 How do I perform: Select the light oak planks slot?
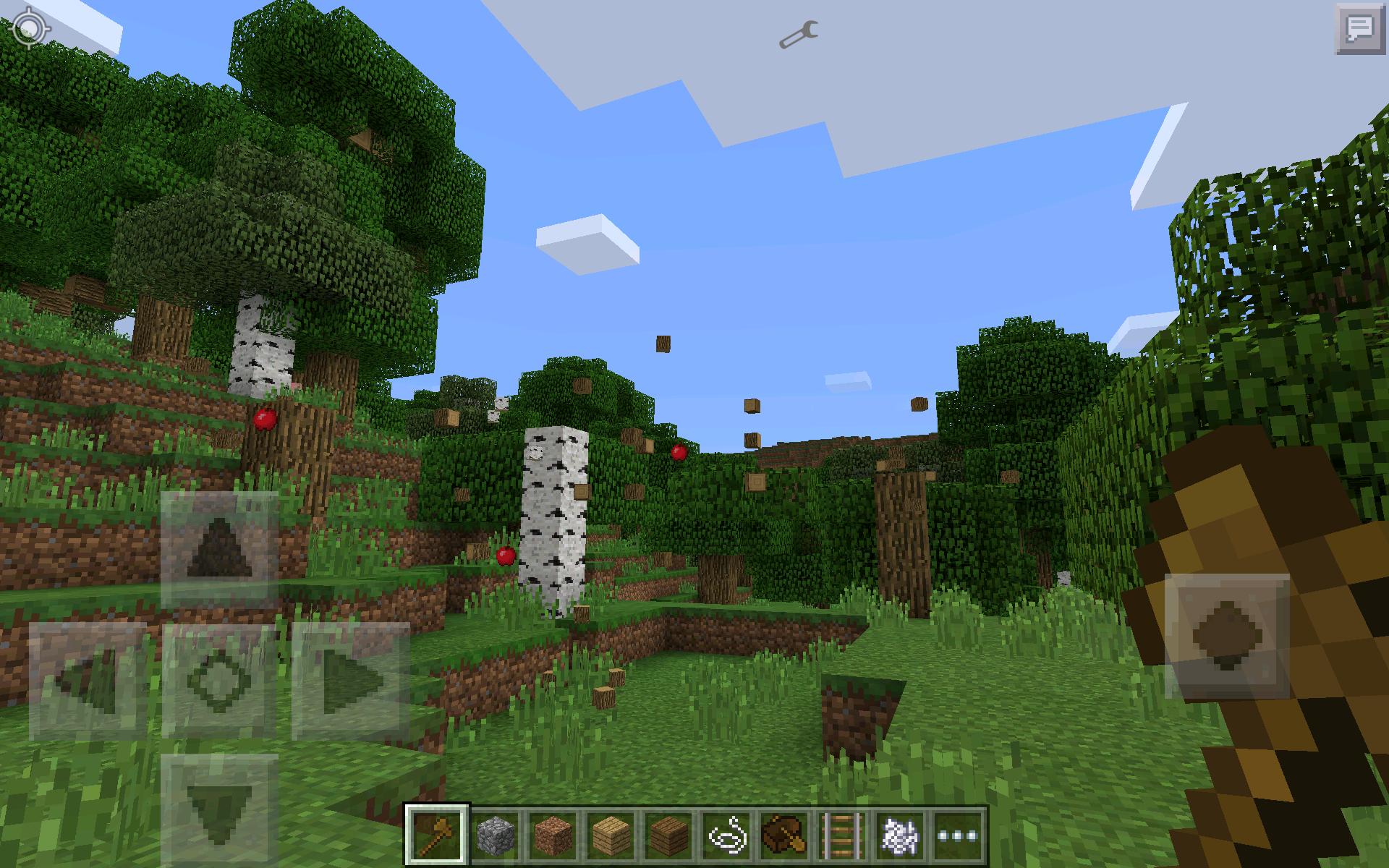[x=611, y=833]
